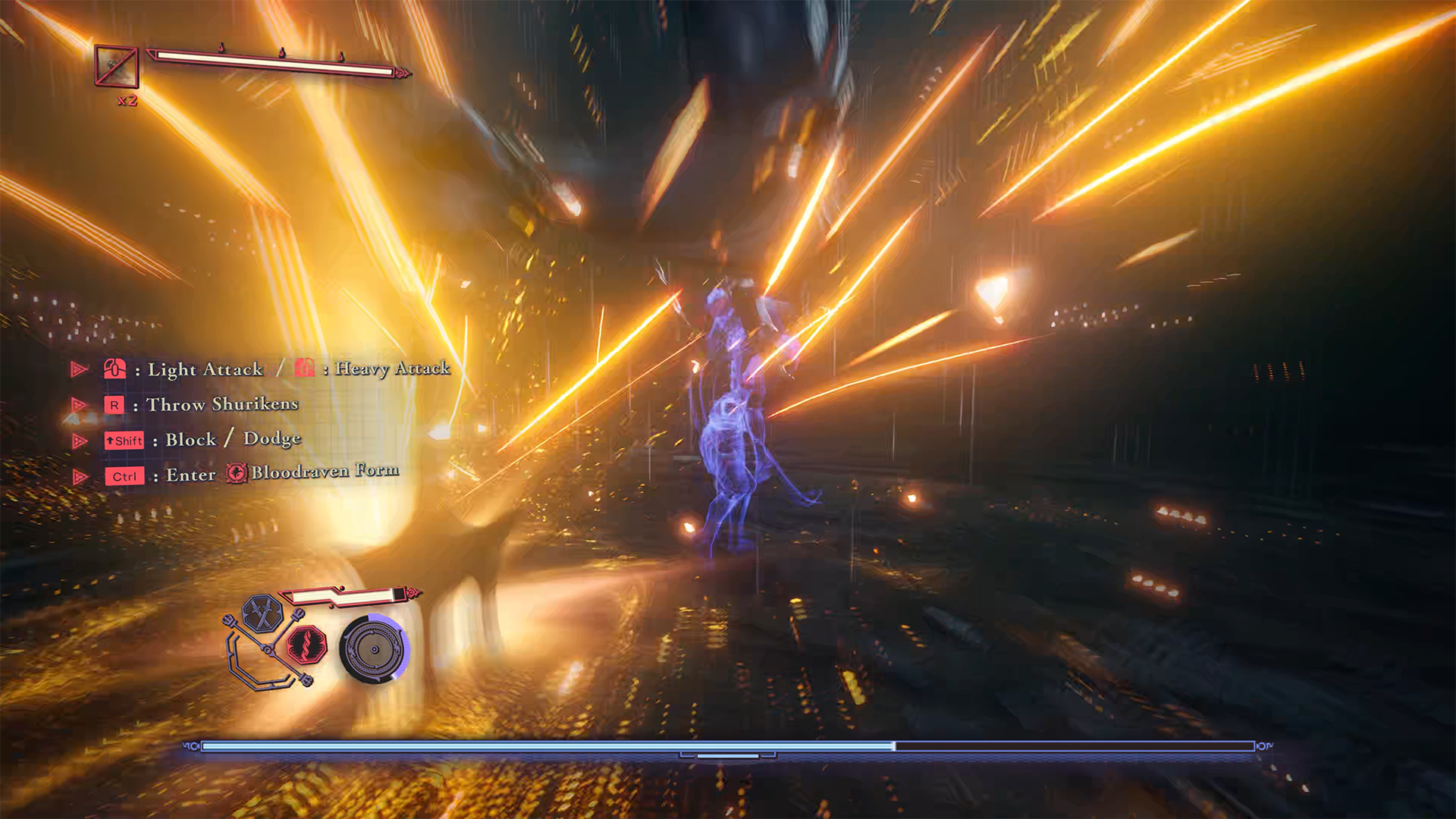Image resolution: width=1456 pixels, height=819 pixels.
Task: Activate the red Bloodraven Form octagon icon
Action: point(307,645)
